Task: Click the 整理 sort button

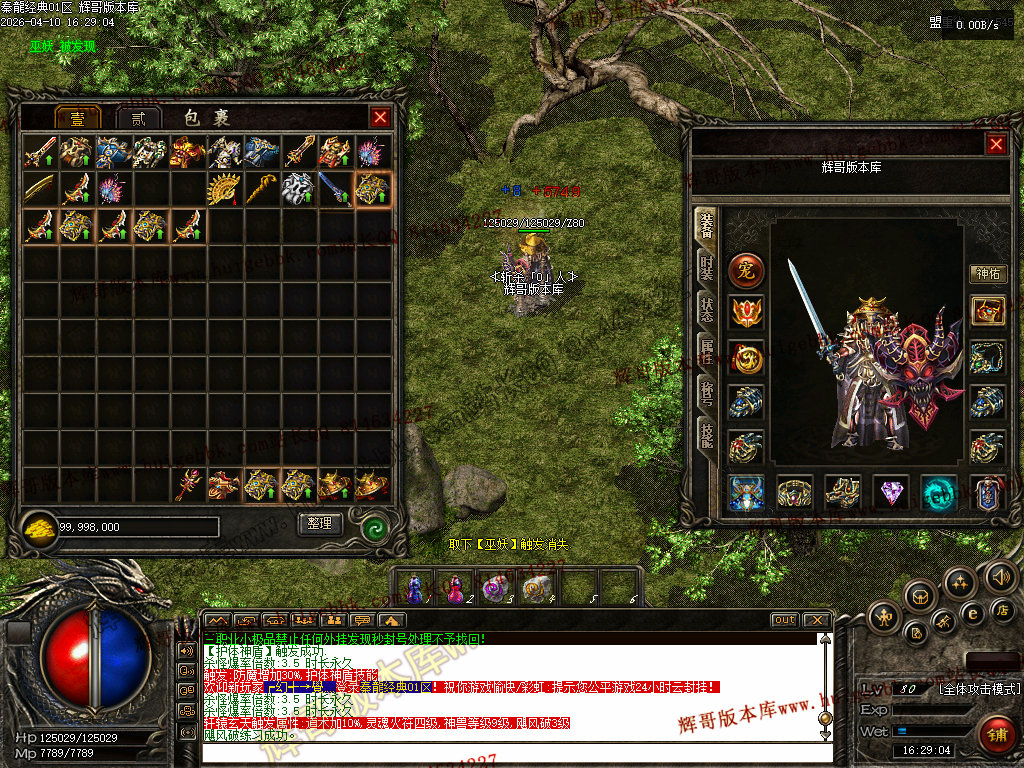Action: [320, 523]
